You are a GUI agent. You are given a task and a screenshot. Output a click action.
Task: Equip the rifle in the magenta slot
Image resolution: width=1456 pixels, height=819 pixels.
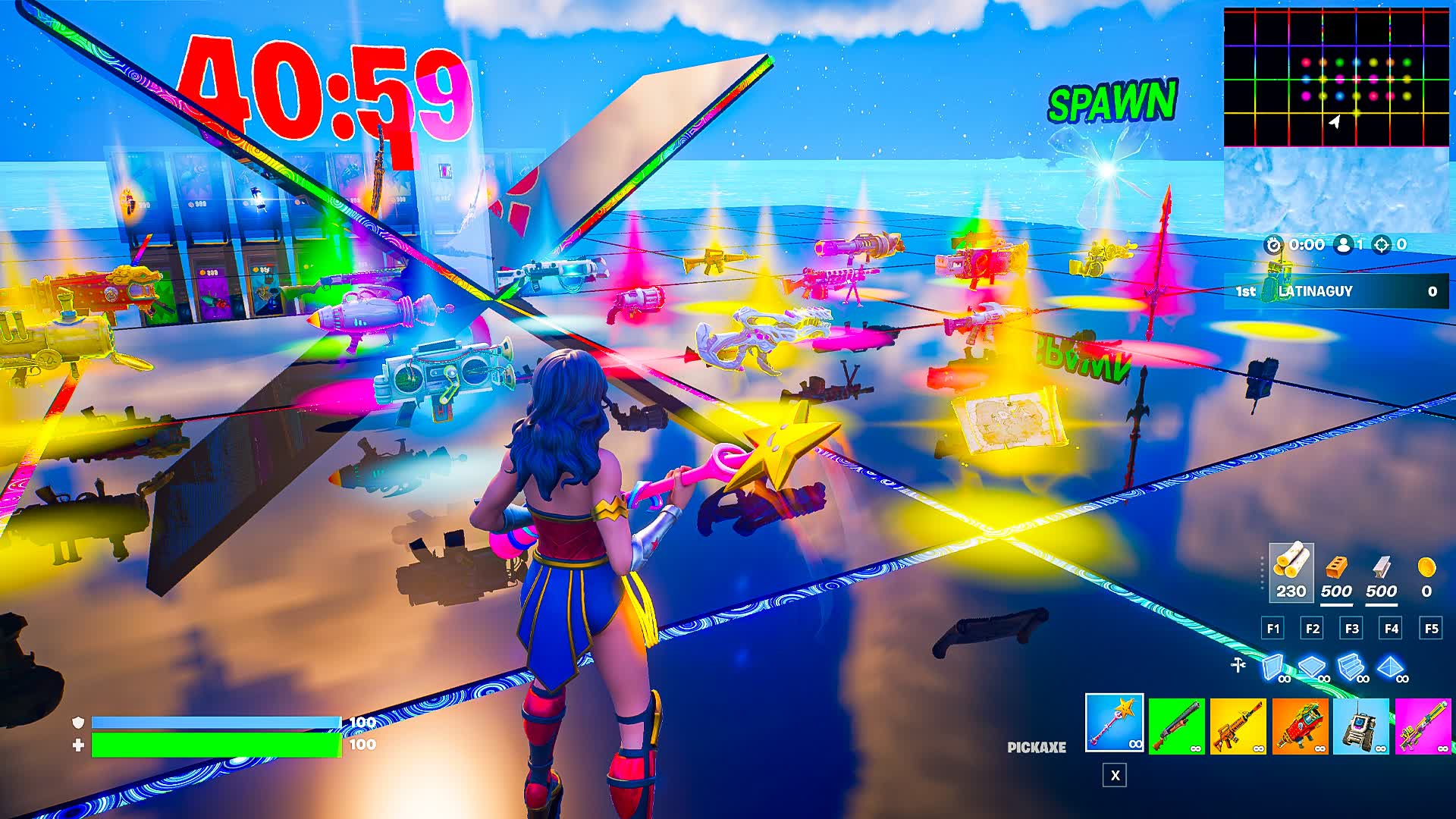[x=1423, y=726]
